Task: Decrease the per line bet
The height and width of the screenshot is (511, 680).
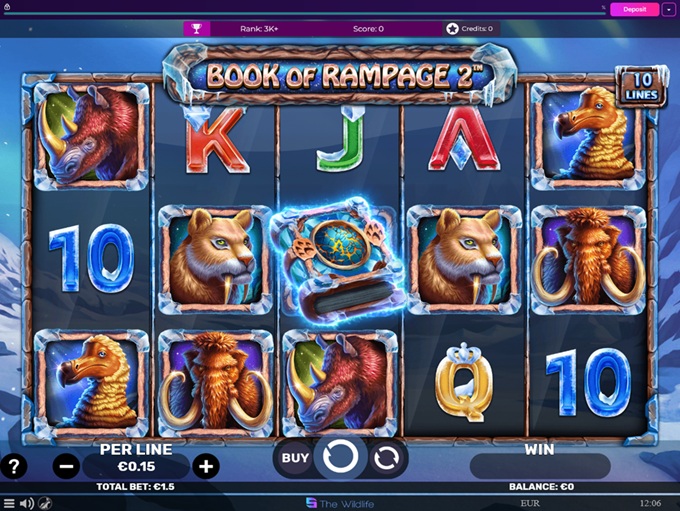Action: [x=67, y=466]
